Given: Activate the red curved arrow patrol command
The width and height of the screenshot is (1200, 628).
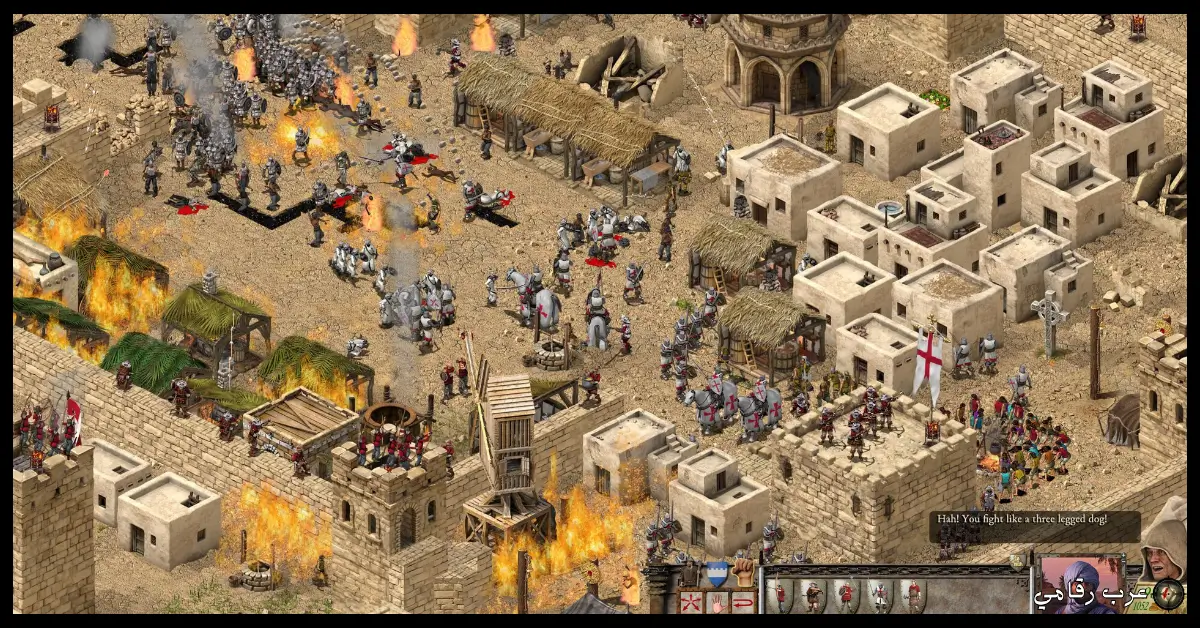Looking at the screenshot, I should [x=742, y=601].
